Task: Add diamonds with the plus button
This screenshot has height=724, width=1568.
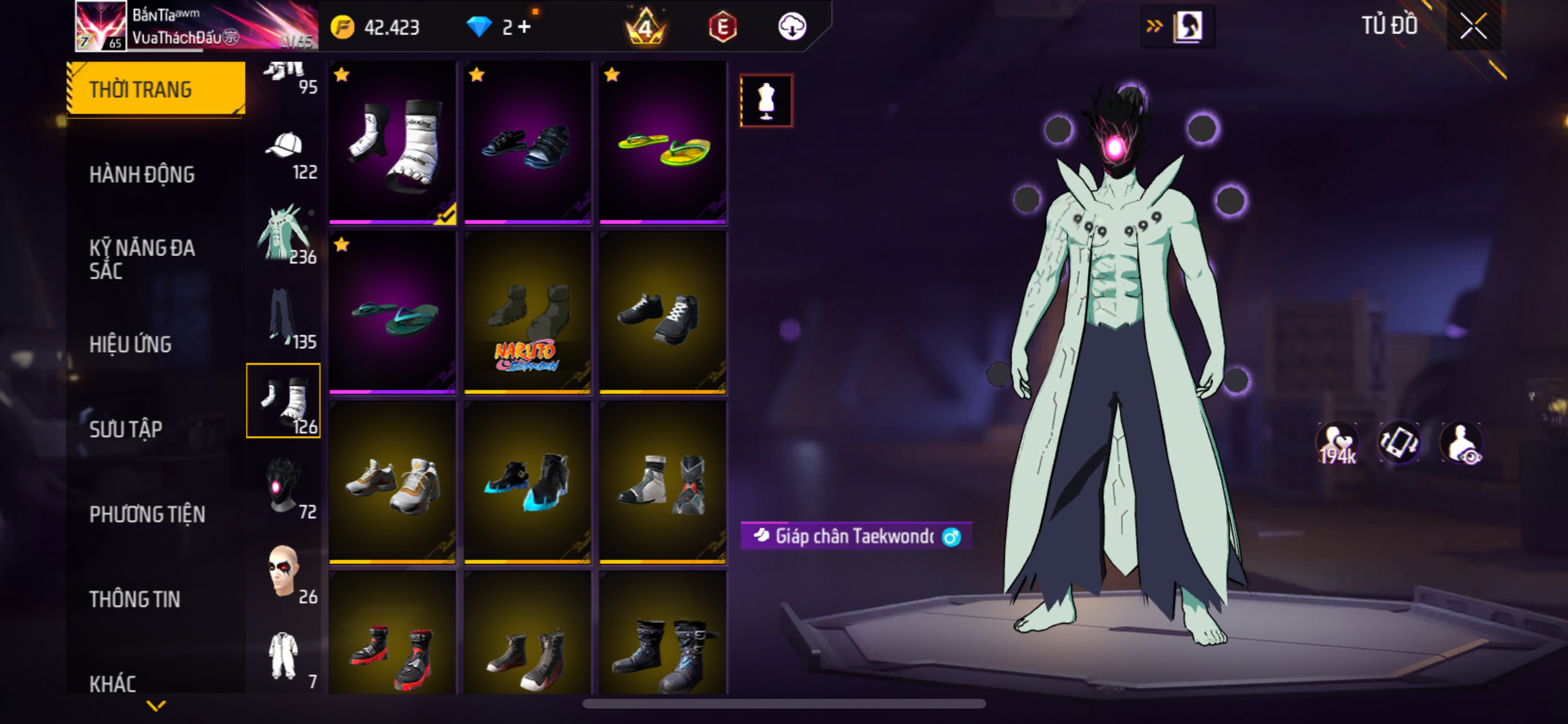Action: coord(525,27)
